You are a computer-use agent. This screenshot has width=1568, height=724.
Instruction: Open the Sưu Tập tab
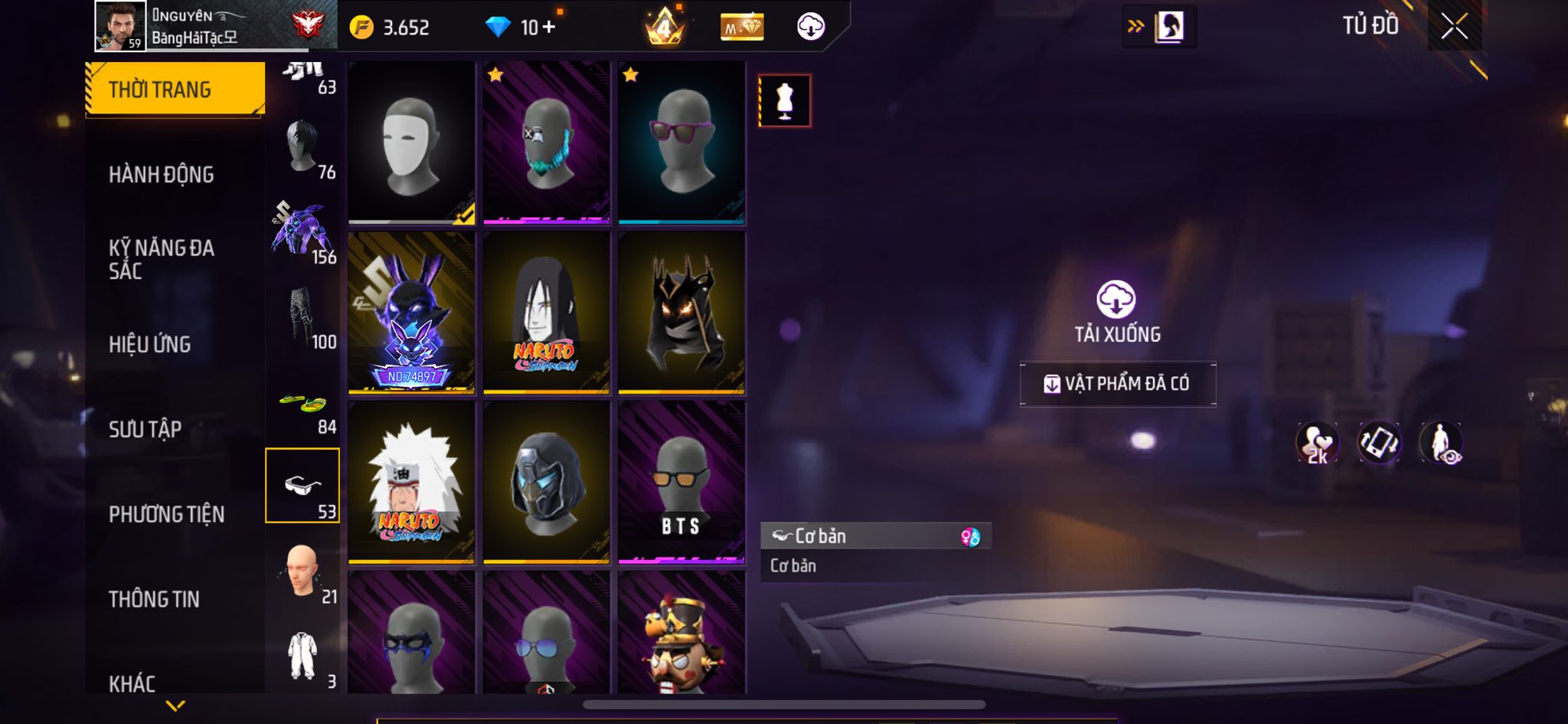[x=145, y=429]
